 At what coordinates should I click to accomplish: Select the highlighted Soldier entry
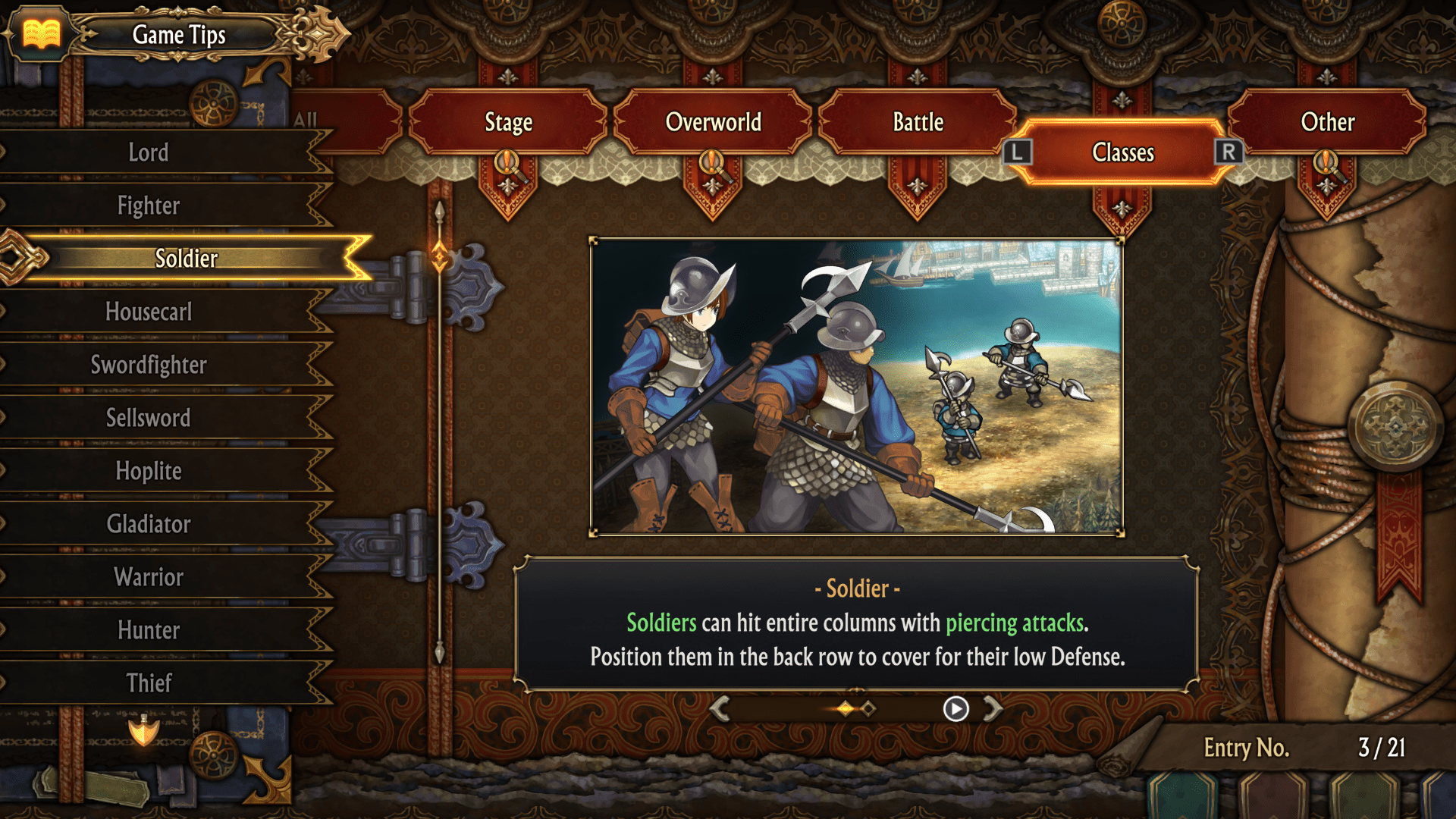[186, 259]
